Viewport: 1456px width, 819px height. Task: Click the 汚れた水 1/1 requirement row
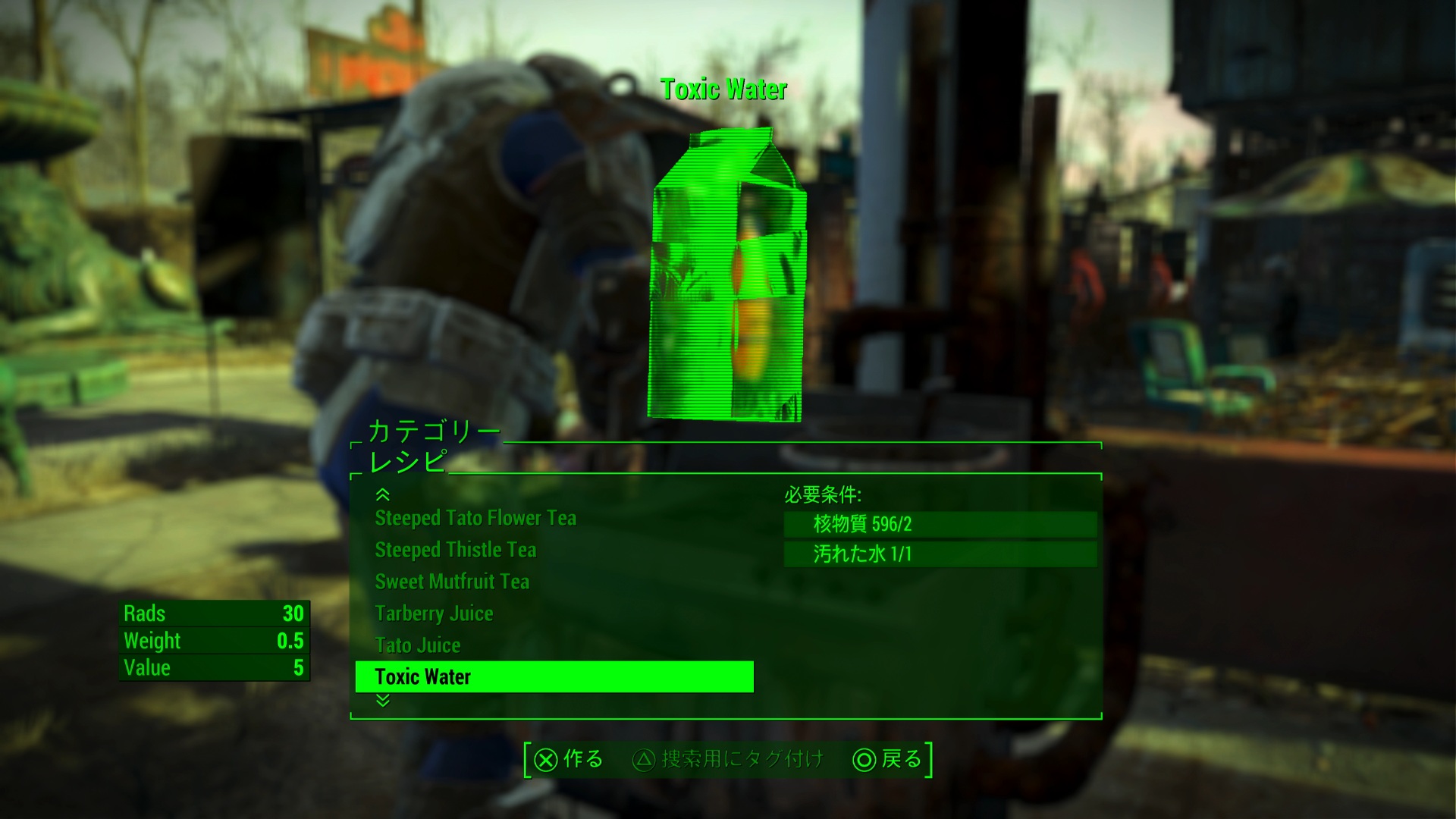[x=940, y=554]
